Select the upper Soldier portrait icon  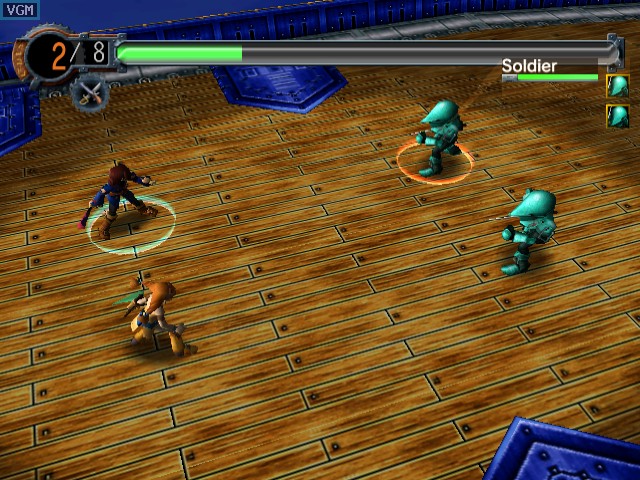coord(617,86)
